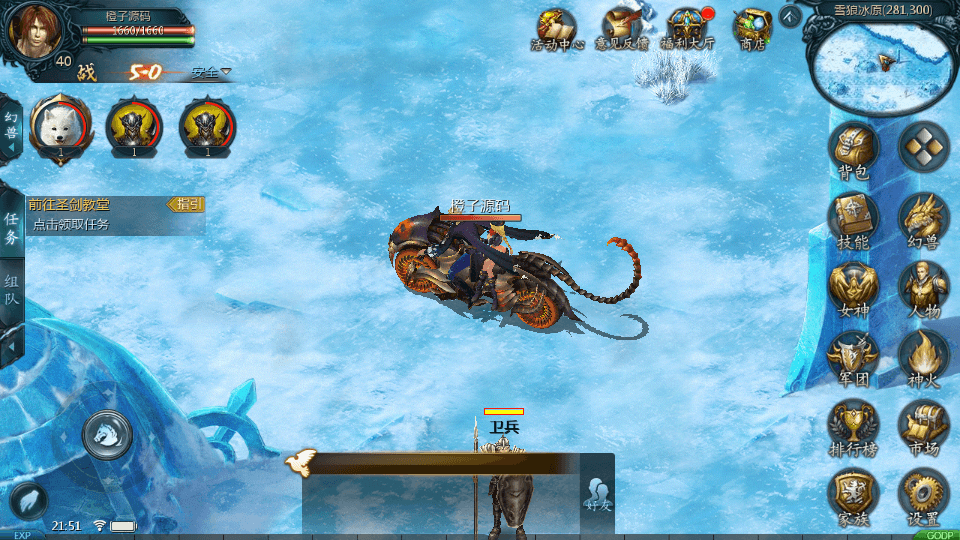The image size is (960, 540).
Task: Open the 女神 goddess menu
Action: [x=853, y=288]
